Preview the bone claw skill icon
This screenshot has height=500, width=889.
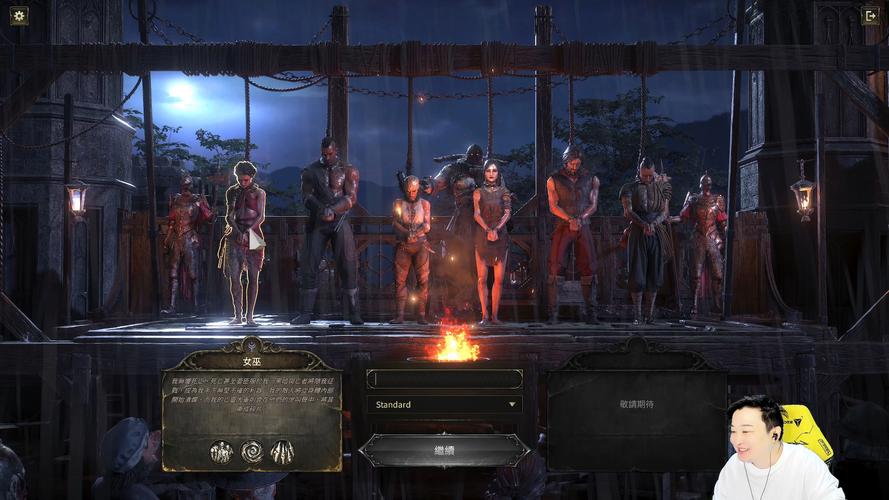point(282,452)
